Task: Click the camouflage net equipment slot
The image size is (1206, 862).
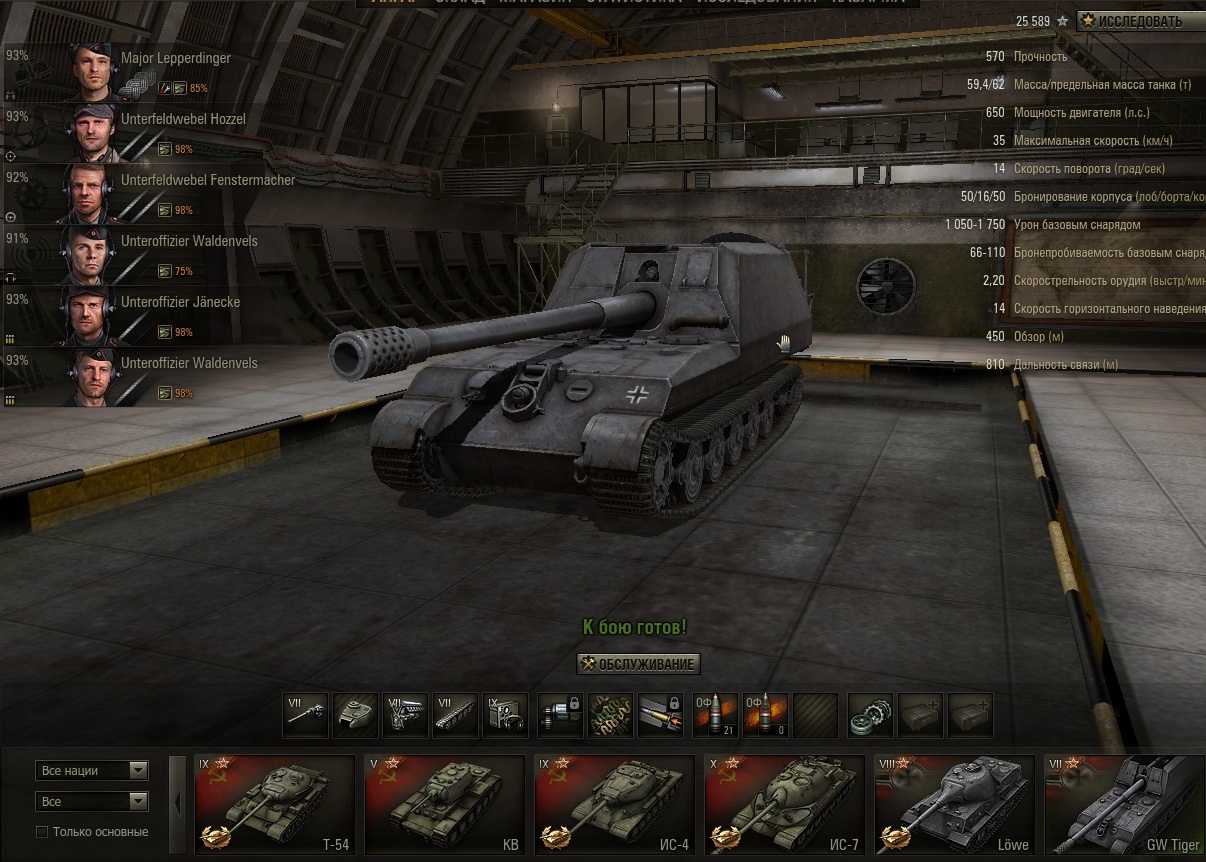Action: click(610, 715)
